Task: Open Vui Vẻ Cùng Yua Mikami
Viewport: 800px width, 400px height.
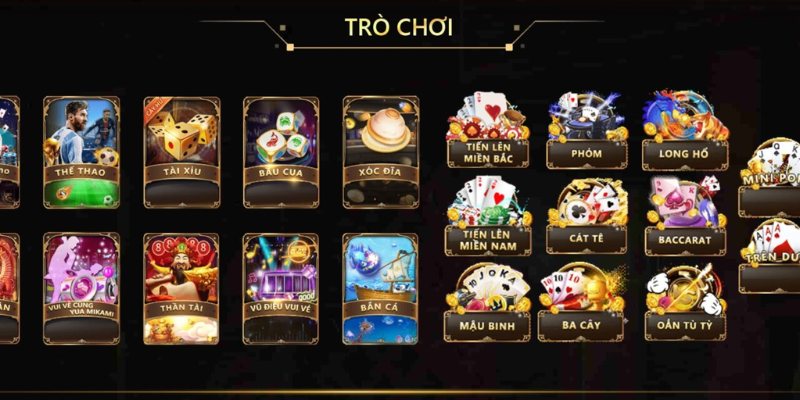Action: 81,288
